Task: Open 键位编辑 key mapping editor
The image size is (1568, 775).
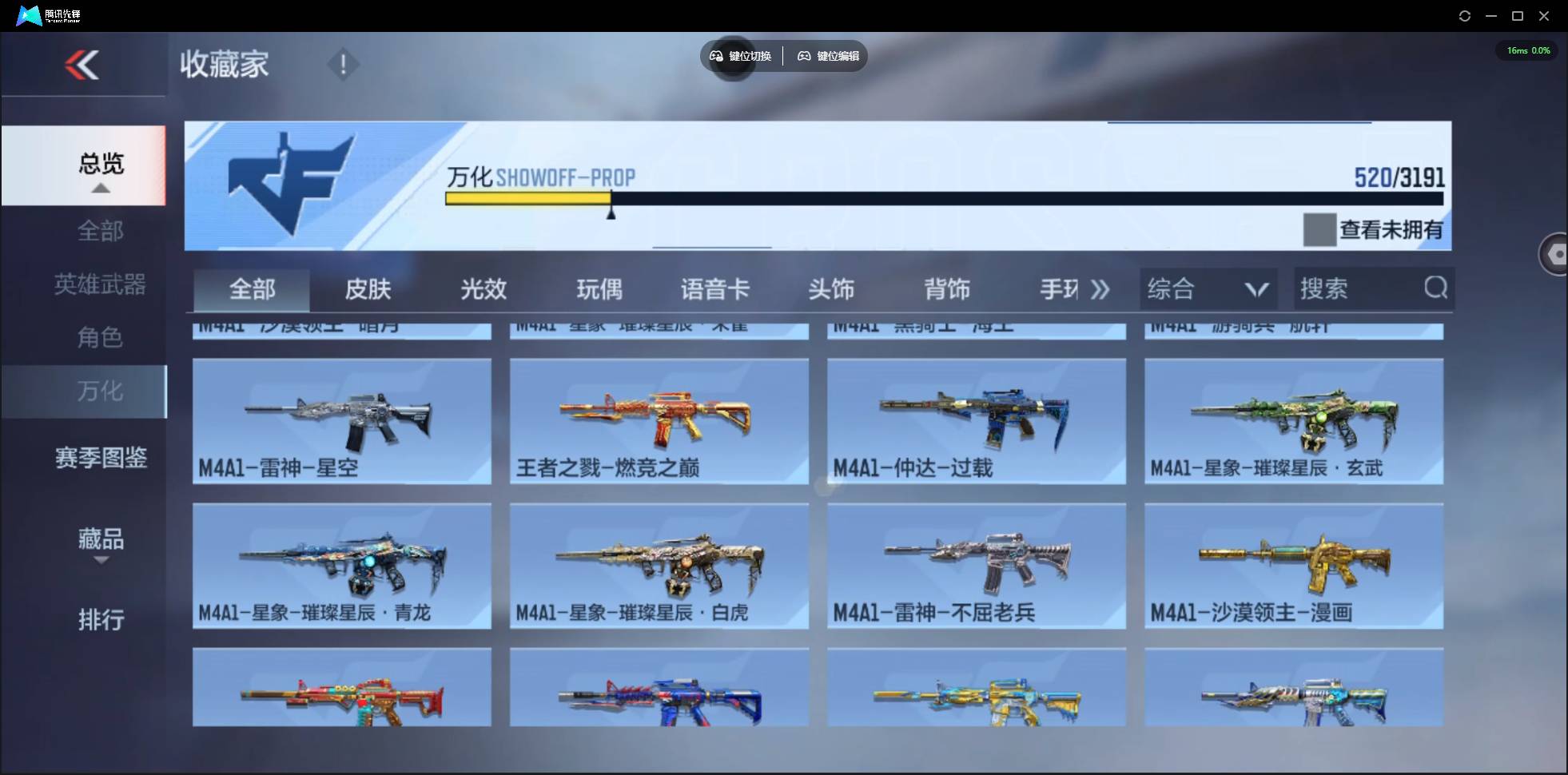Action: [827, 56]
